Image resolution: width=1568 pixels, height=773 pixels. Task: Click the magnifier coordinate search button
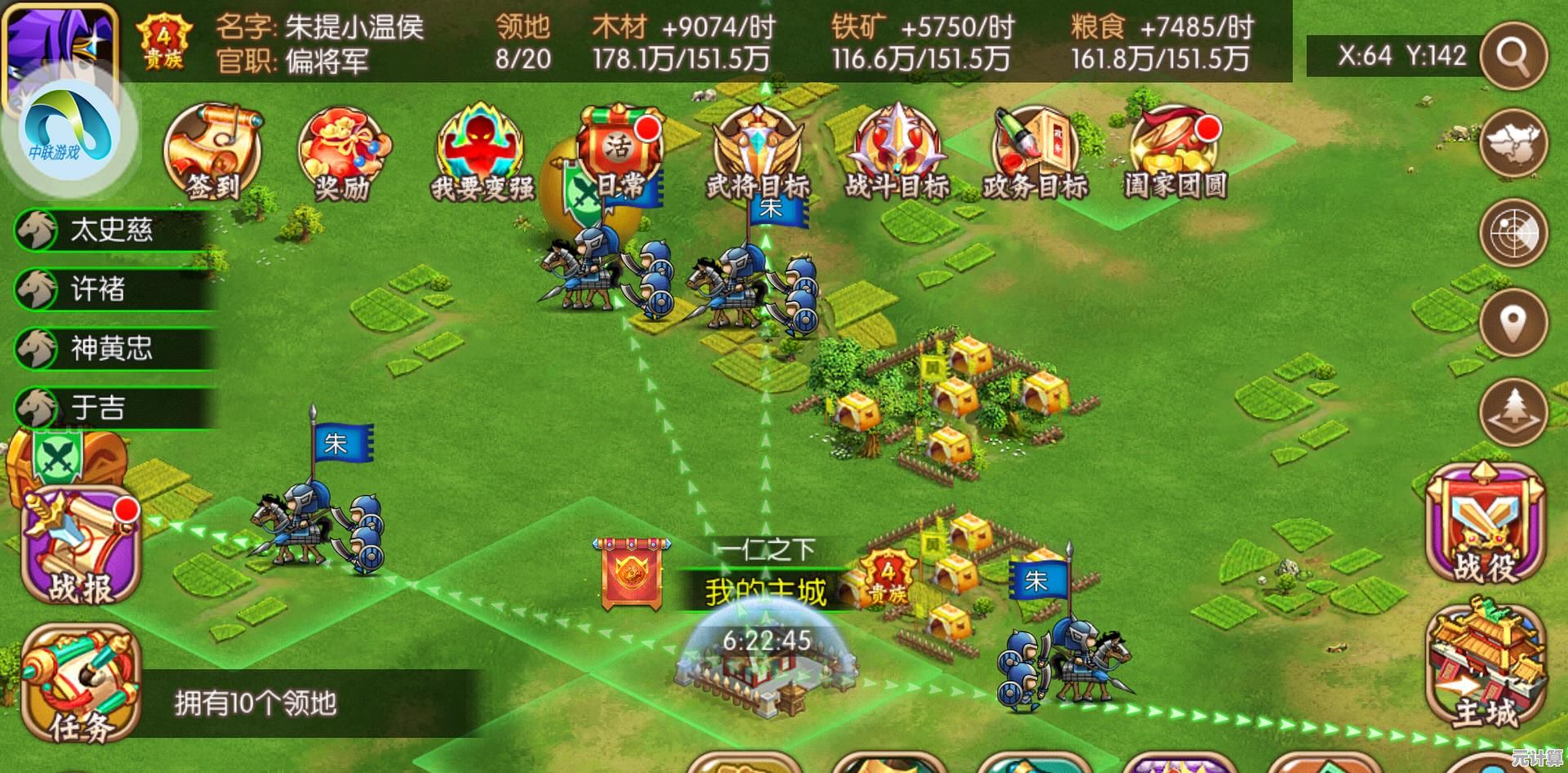pos(1513,56)
